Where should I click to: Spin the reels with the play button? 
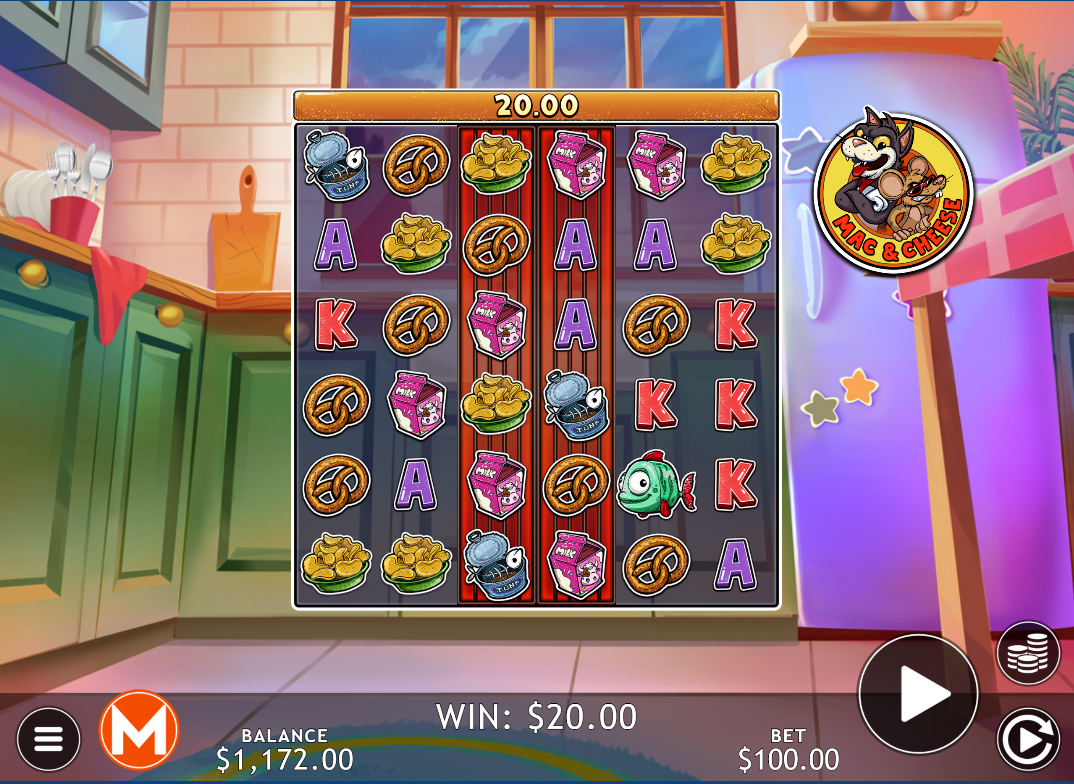click(918, 693)
